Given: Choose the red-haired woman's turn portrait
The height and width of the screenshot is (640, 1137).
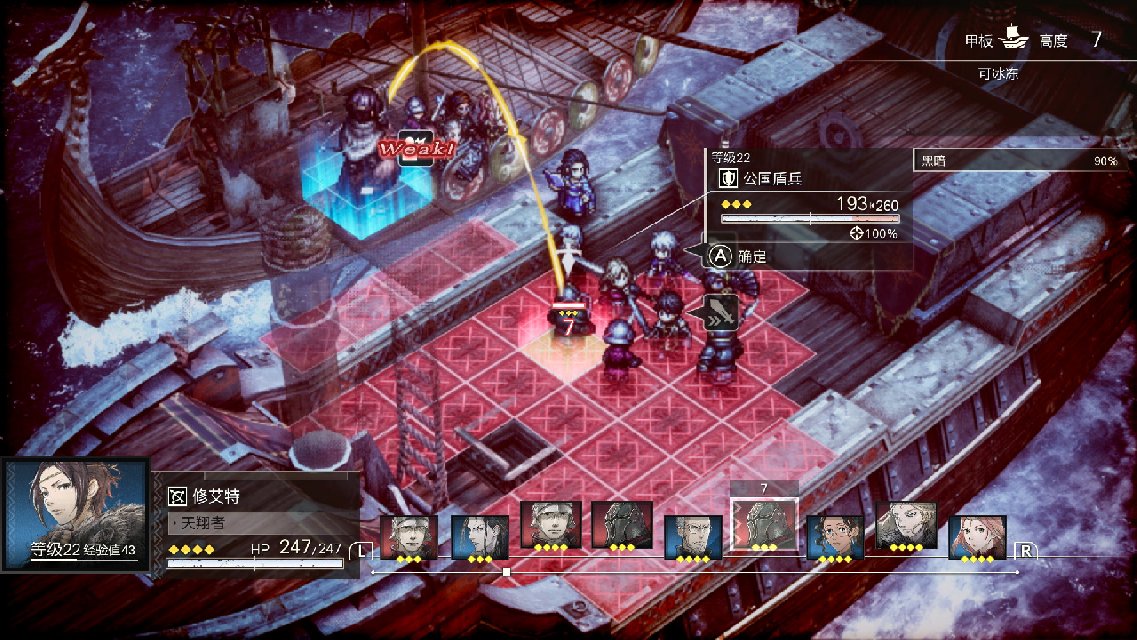Looking at the screenshot, I should pyautogui.click(x=977, y=536).
